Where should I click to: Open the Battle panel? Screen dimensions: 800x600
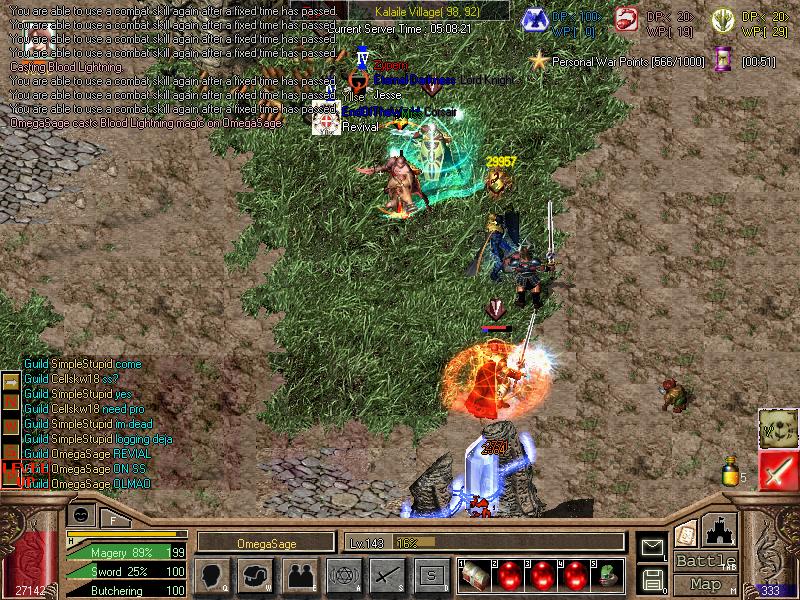(704, 561)
